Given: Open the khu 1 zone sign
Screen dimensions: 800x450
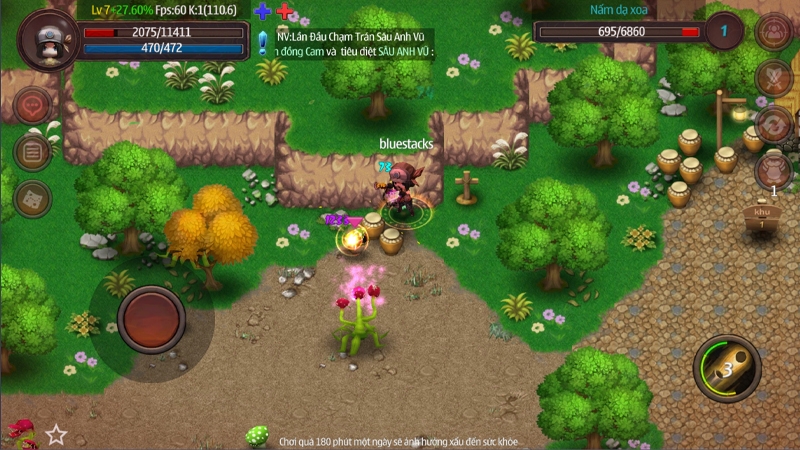Looking at the screenshot, I should click(762, 217).
